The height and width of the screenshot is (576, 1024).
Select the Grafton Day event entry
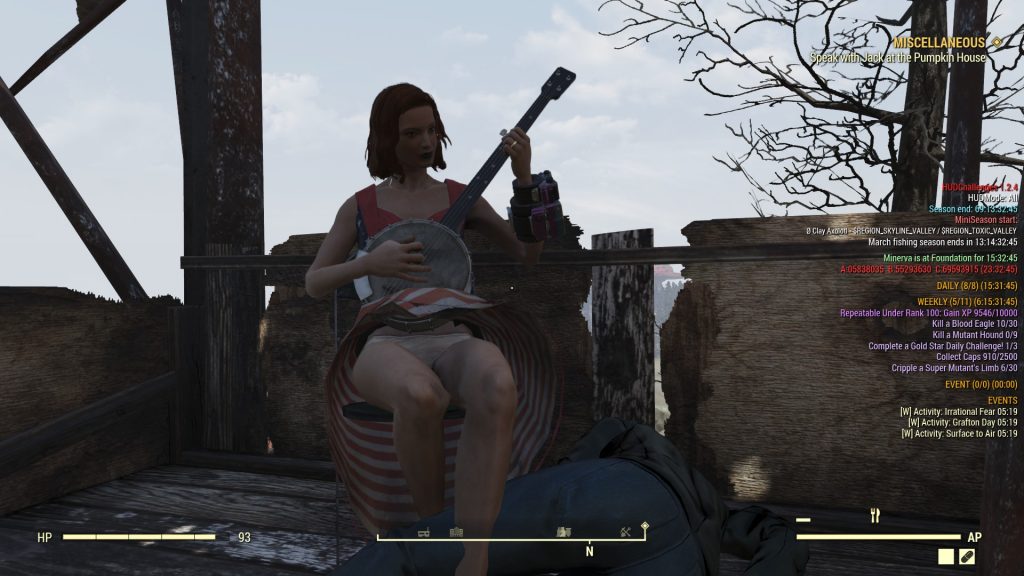coord(962,422)
